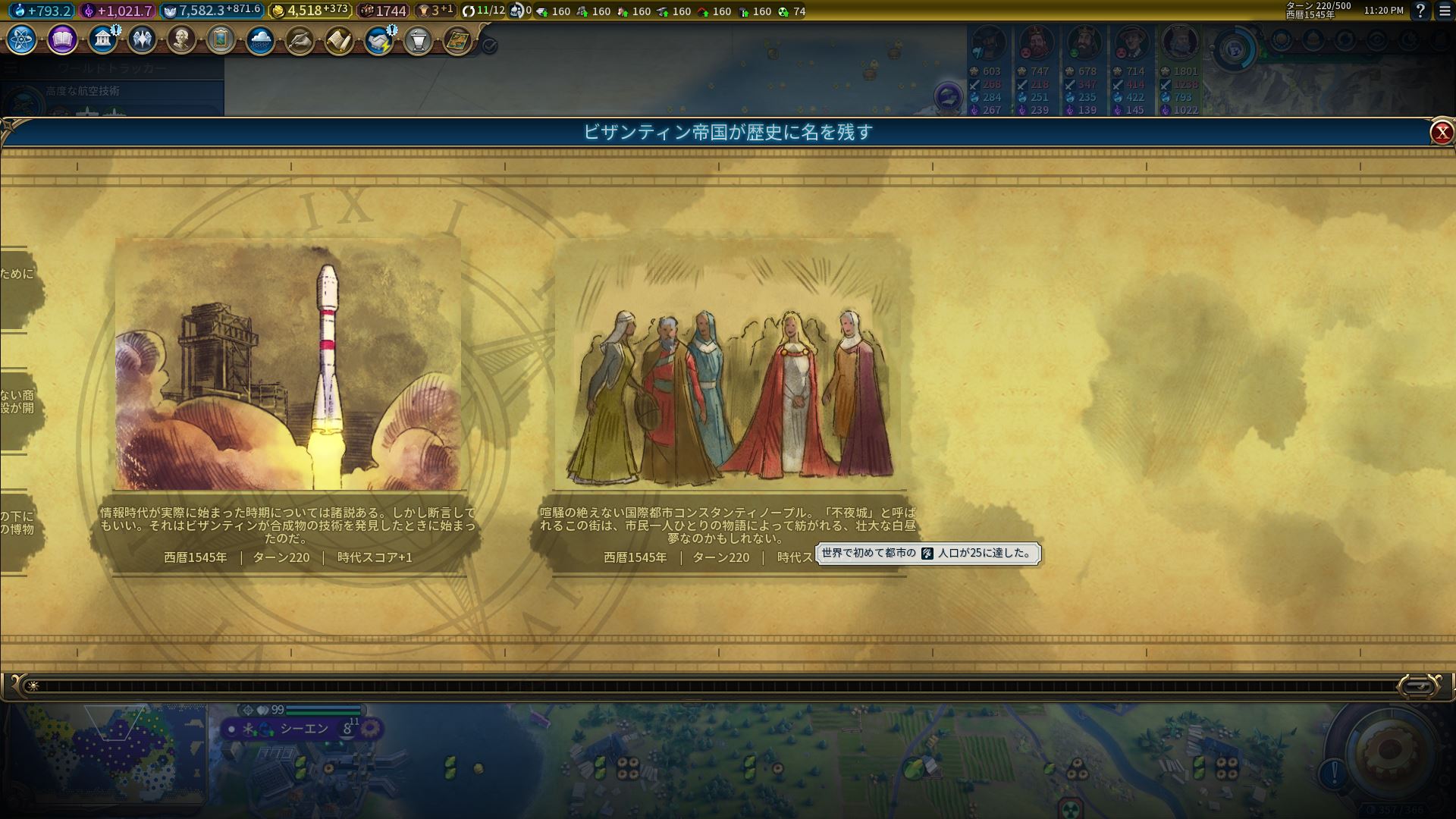Close the historic moments timeline window
The height and width of the screenshot is (819, 1456).
tap(1441, 133)
